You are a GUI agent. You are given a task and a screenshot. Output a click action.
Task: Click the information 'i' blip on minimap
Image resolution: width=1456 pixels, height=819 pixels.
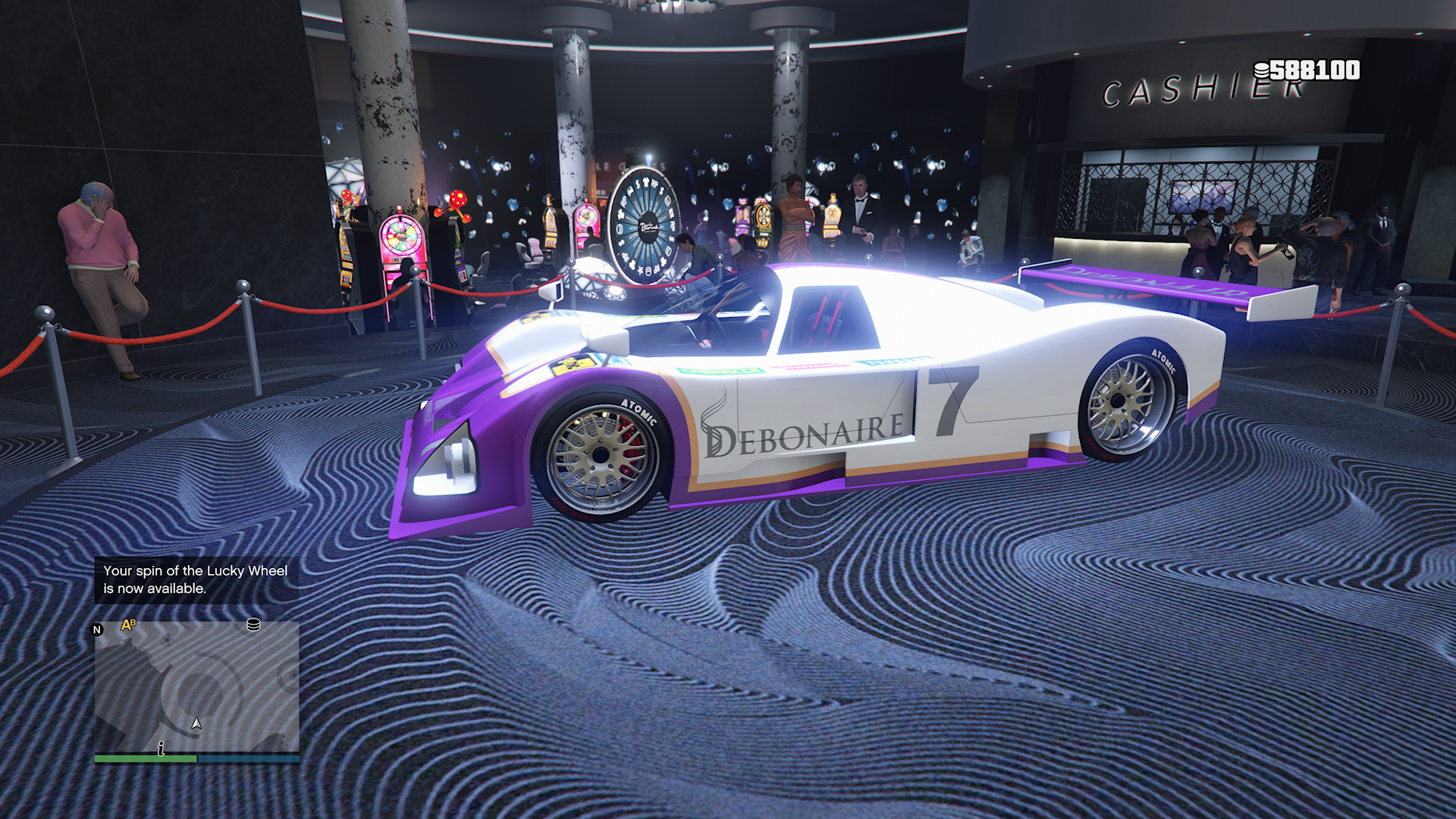(x=161, y=749)
